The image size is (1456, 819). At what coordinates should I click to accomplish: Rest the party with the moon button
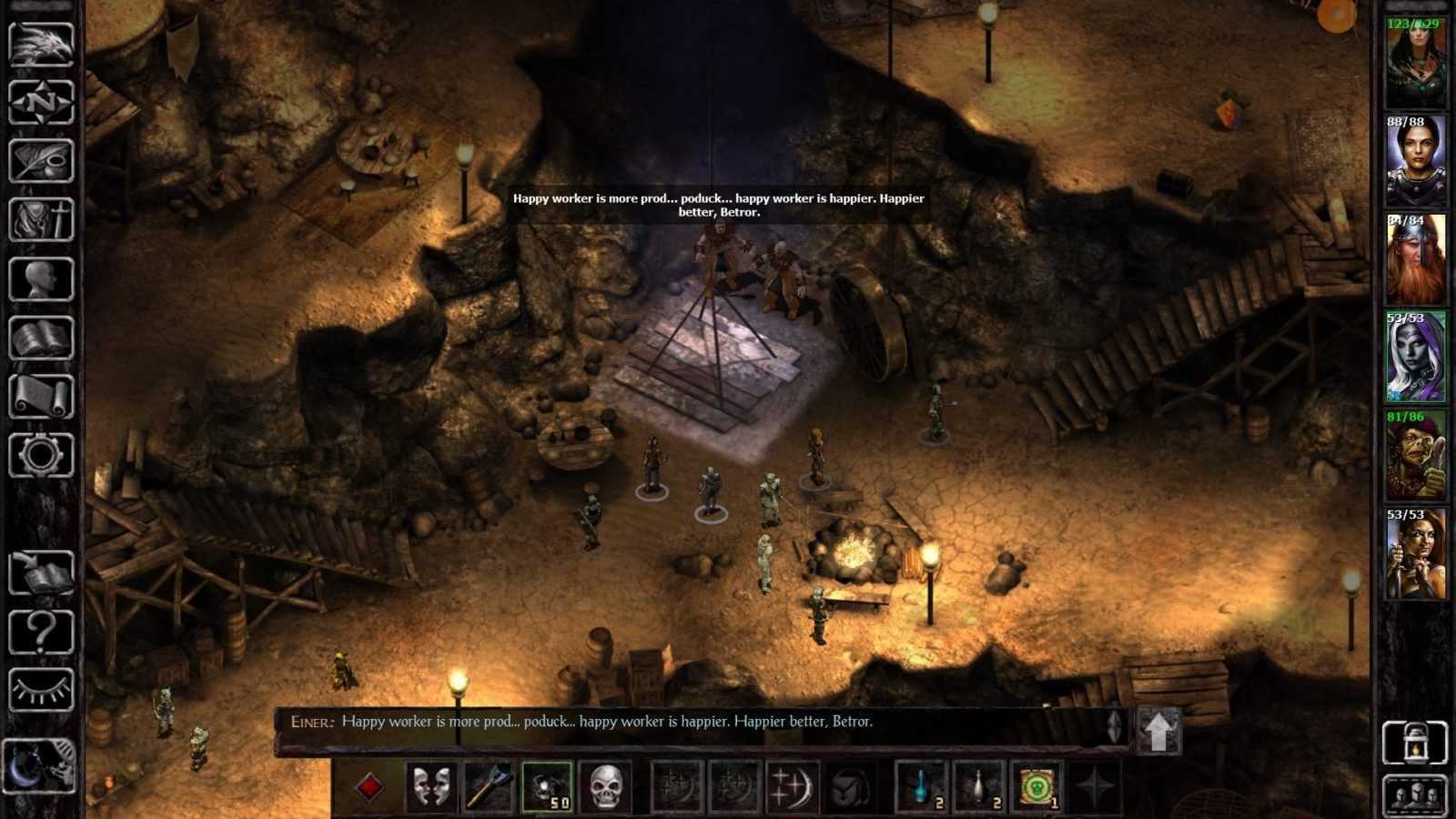(x=39, y=766)
